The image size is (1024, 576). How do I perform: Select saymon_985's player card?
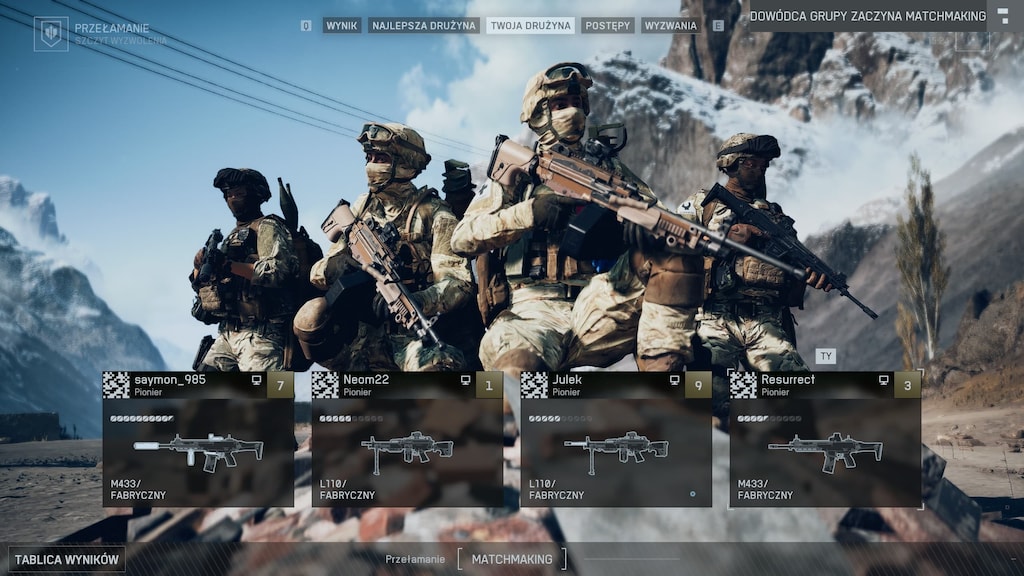click(198, 439)
